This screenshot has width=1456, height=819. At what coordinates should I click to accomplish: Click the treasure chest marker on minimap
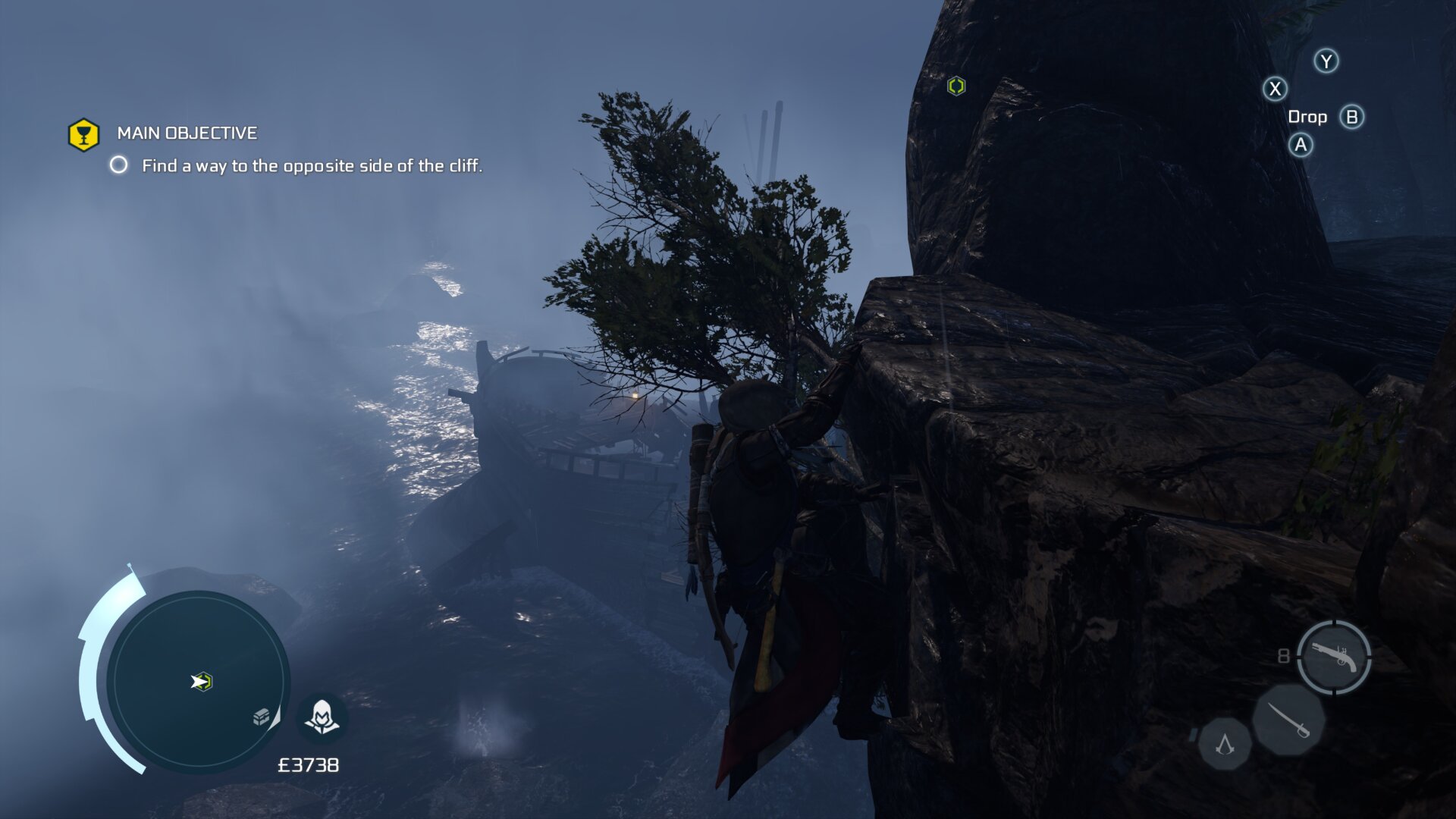pyautogui.click(x=262, y=716)
